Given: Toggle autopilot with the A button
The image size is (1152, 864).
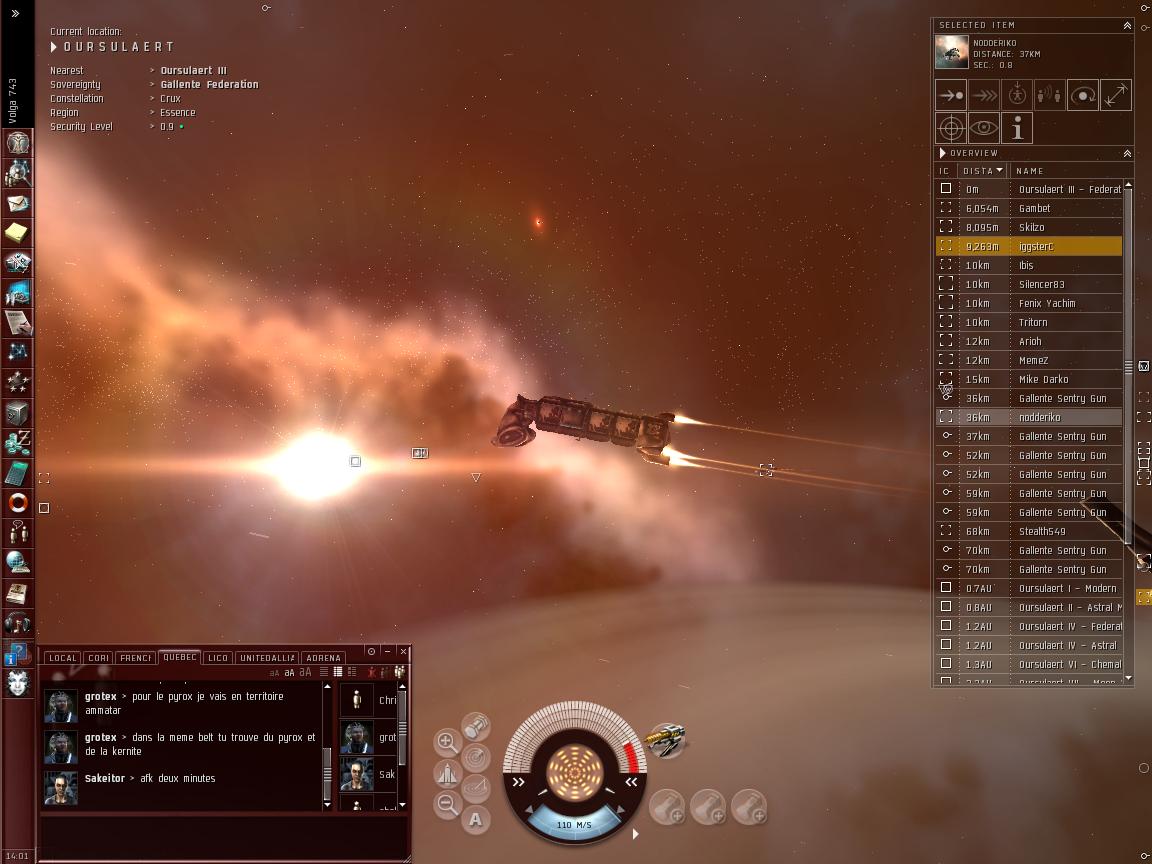Looking at the screenshot, I should click(x=476, y=820).
